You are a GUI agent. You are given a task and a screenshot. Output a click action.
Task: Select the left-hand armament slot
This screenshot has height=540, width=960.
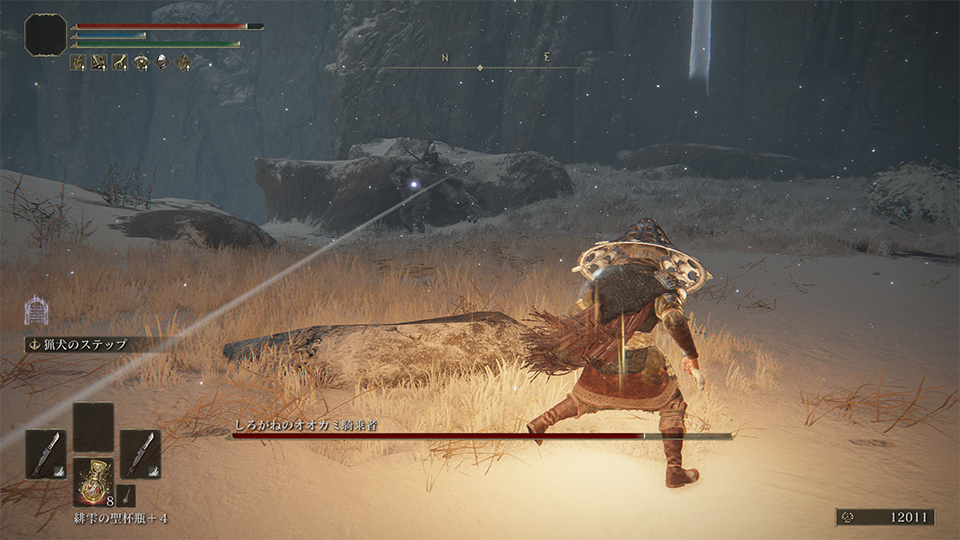46,453
